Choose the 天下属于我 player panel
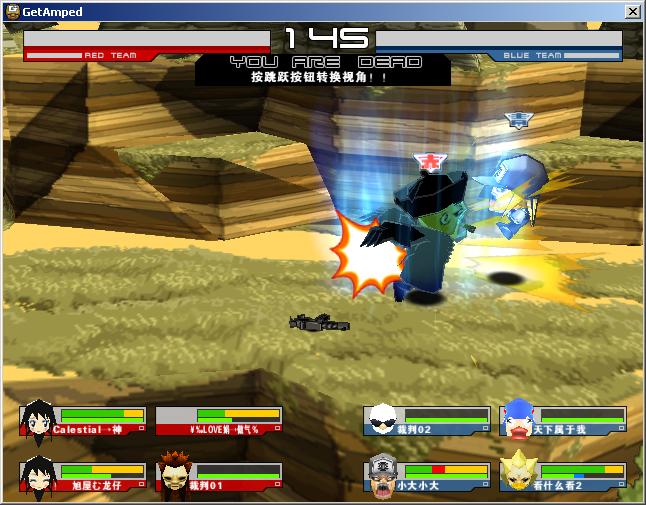Viewport: 646px width, 505px height. pyautogui.click(x=563, y=421)
